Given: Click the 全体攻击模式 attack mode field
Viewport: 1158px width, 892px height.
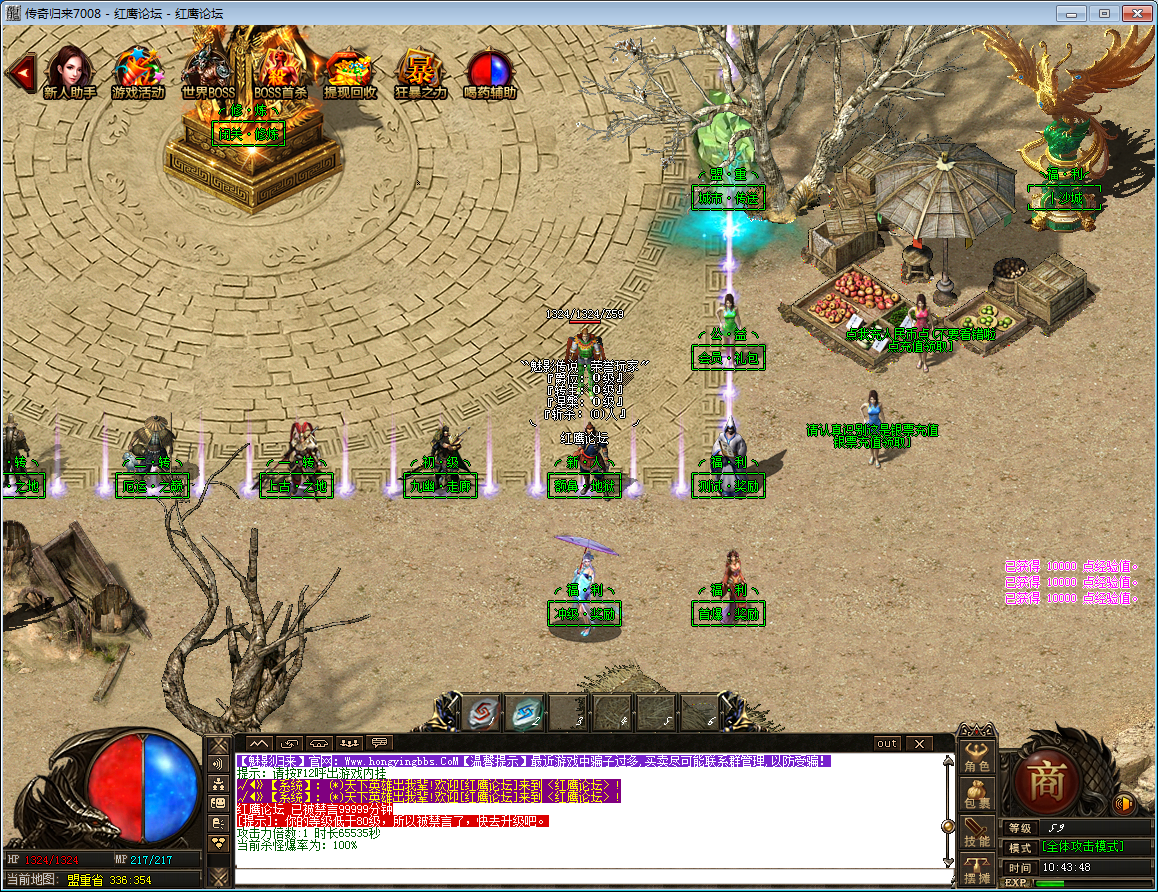Looking at the screenshot, I should pyautogui.click(x=1084, y=847).
